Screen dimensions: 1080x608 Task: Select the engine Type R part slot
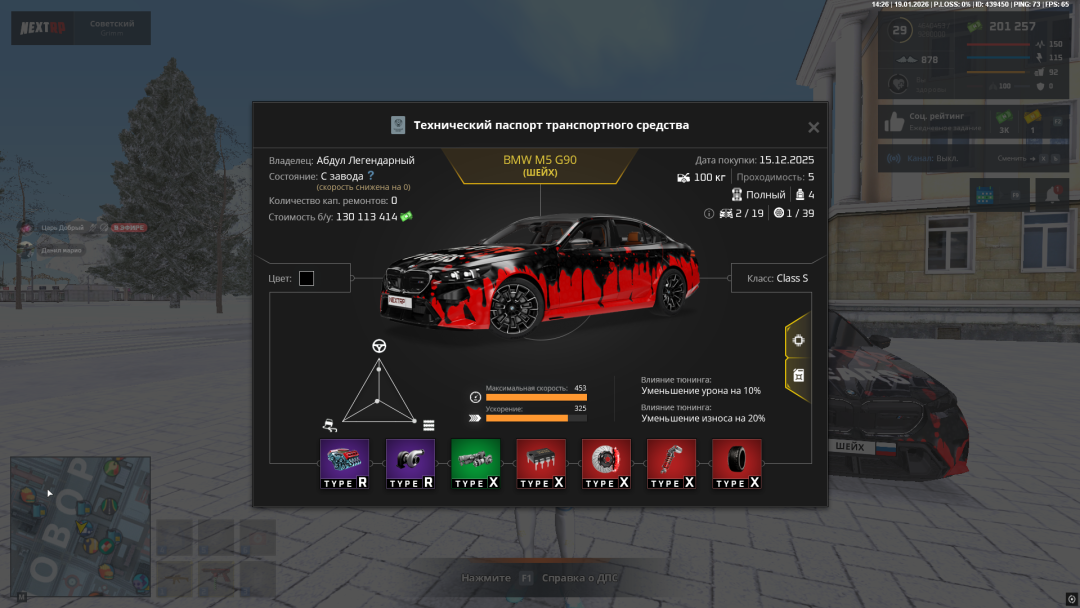point(345,463)
